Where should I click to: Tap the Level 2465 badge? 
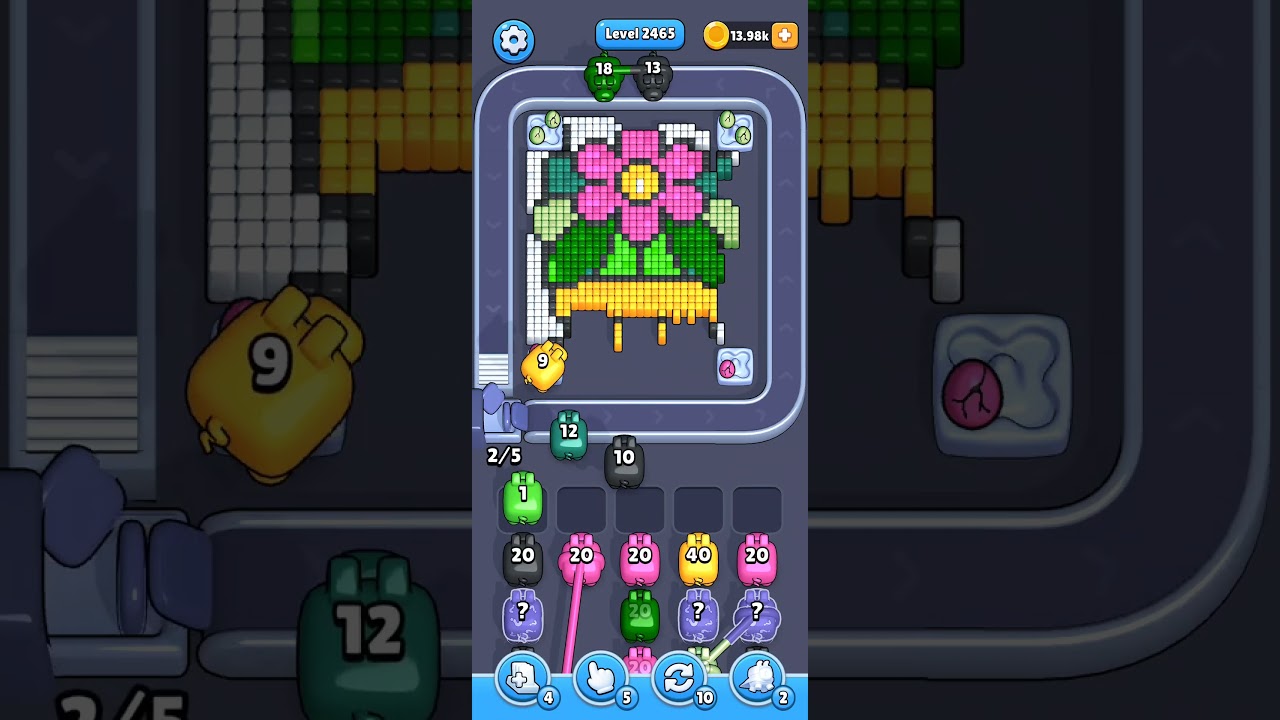[640, 33]
